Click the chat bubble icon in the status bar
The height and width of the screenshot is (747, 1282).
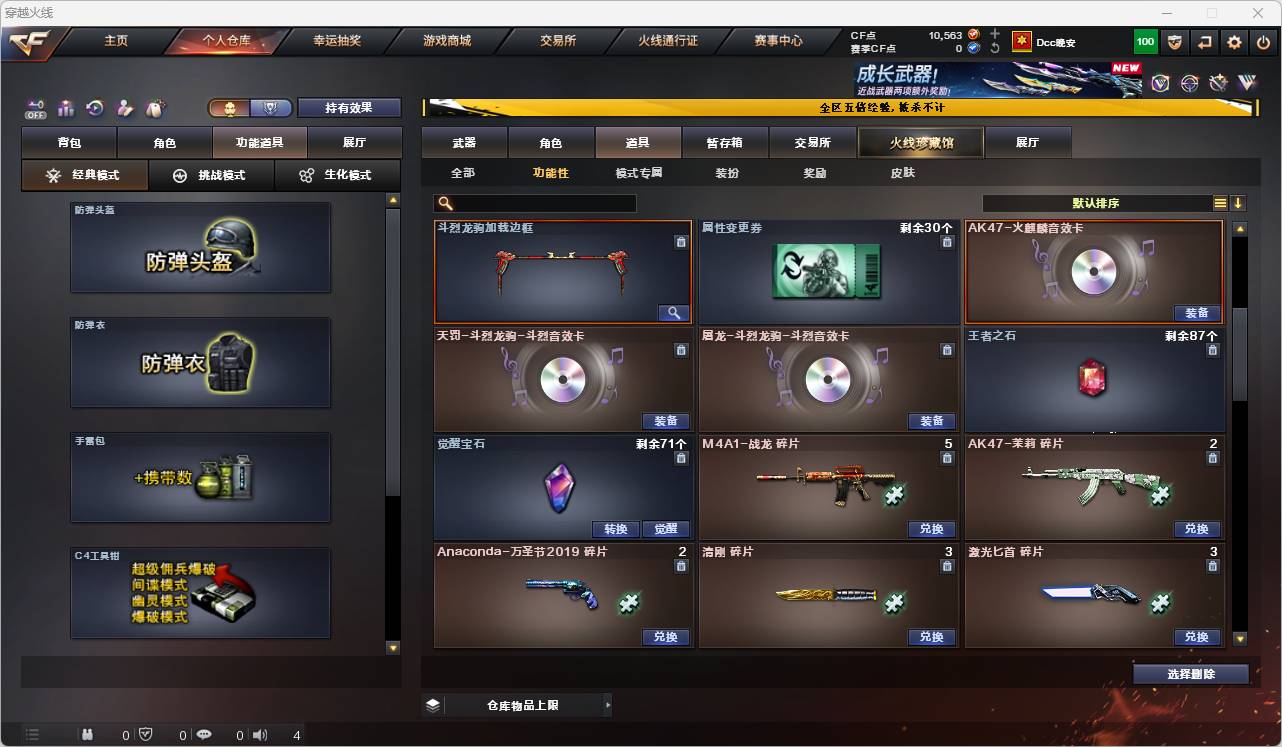[204, 733]
